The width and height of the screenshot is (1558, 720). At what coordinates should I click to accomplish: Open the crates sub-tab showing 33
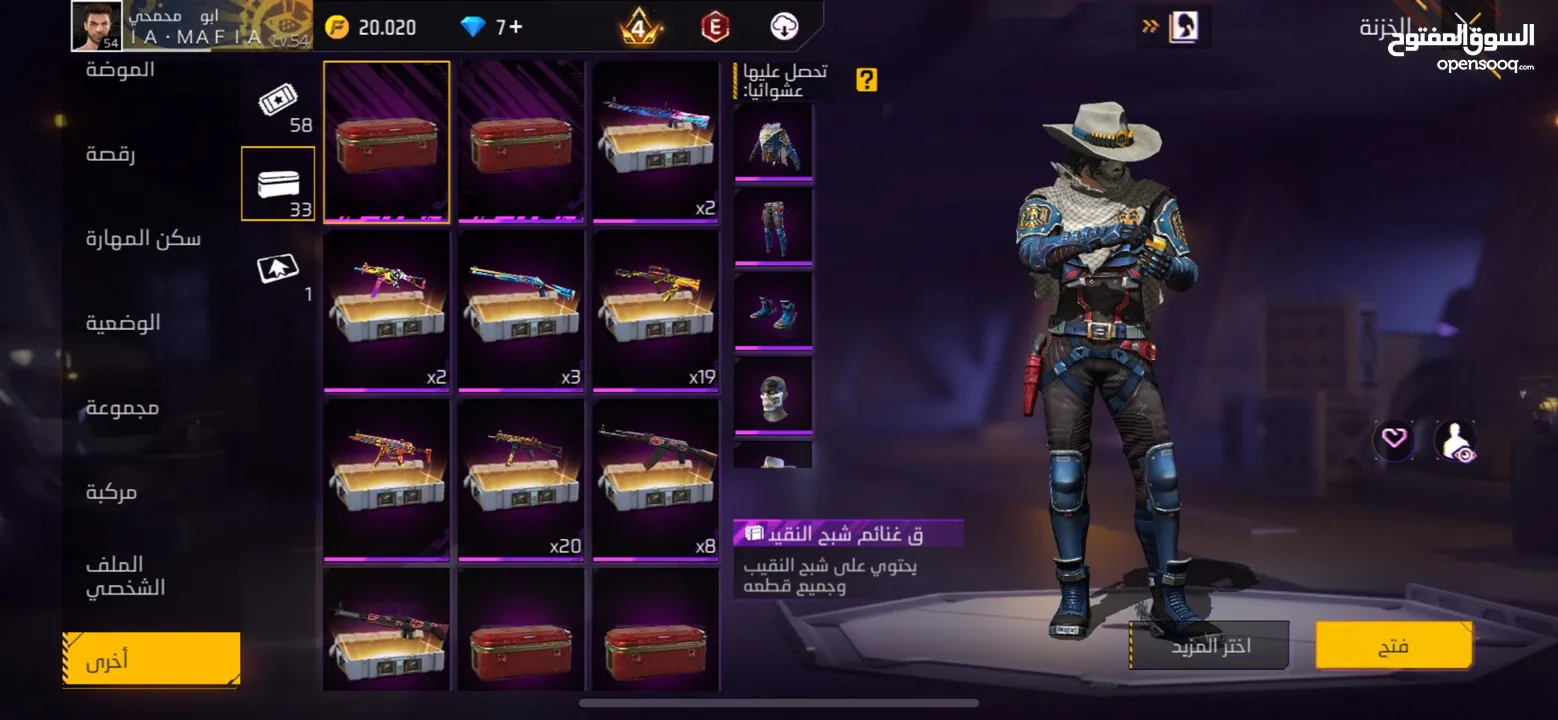[278, 185]
